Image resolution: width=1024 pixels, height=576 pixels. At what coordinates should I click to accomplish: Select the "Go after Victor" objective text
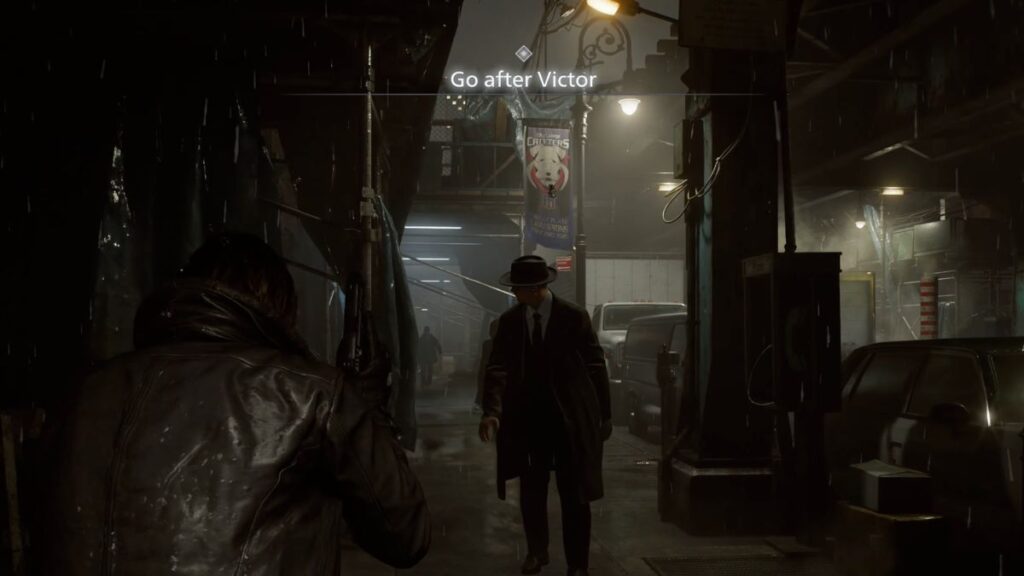tap(523, 79)
